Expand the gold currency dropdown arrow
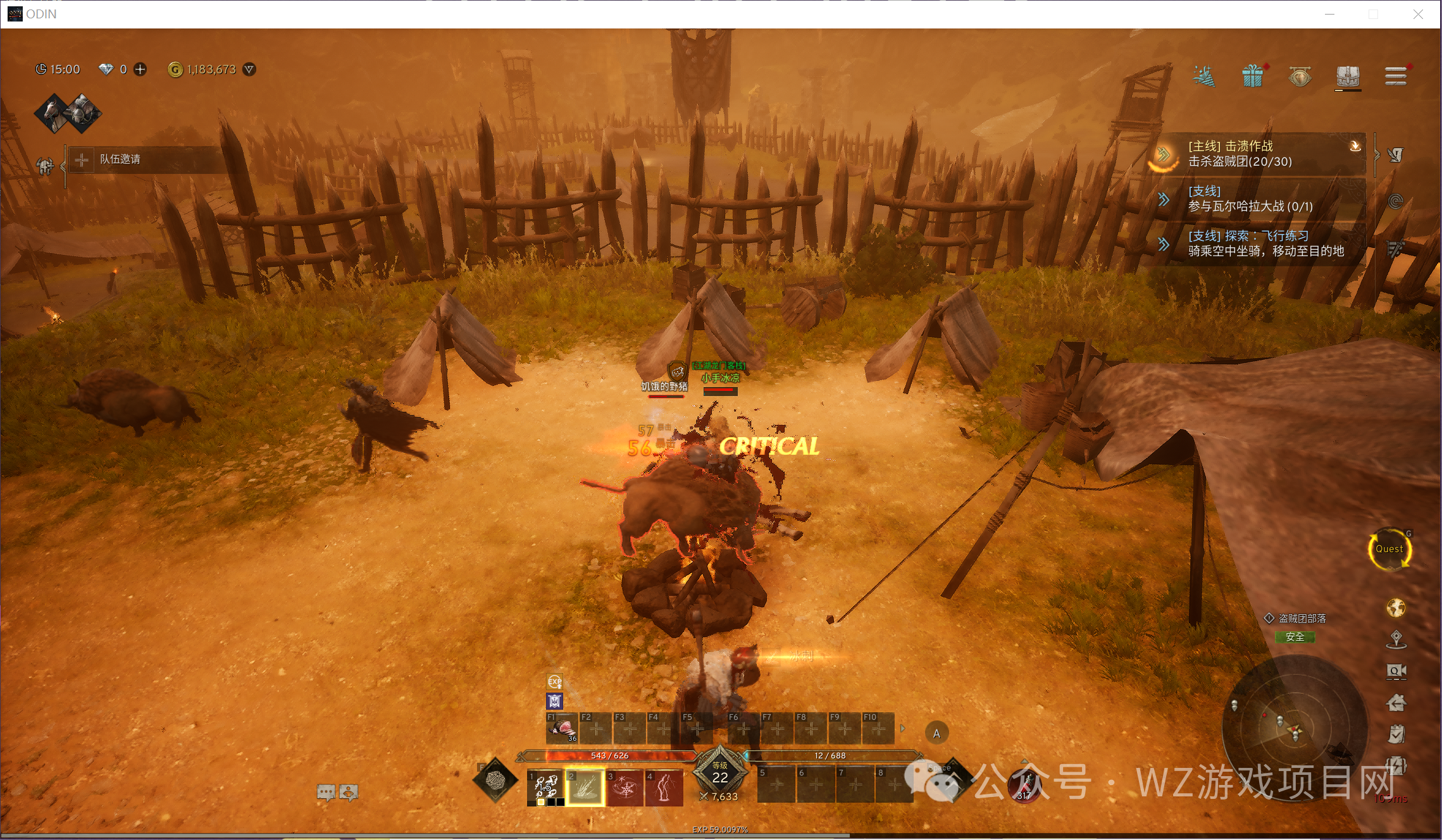This screenshot has height=840, width=1442. point(250,69)
